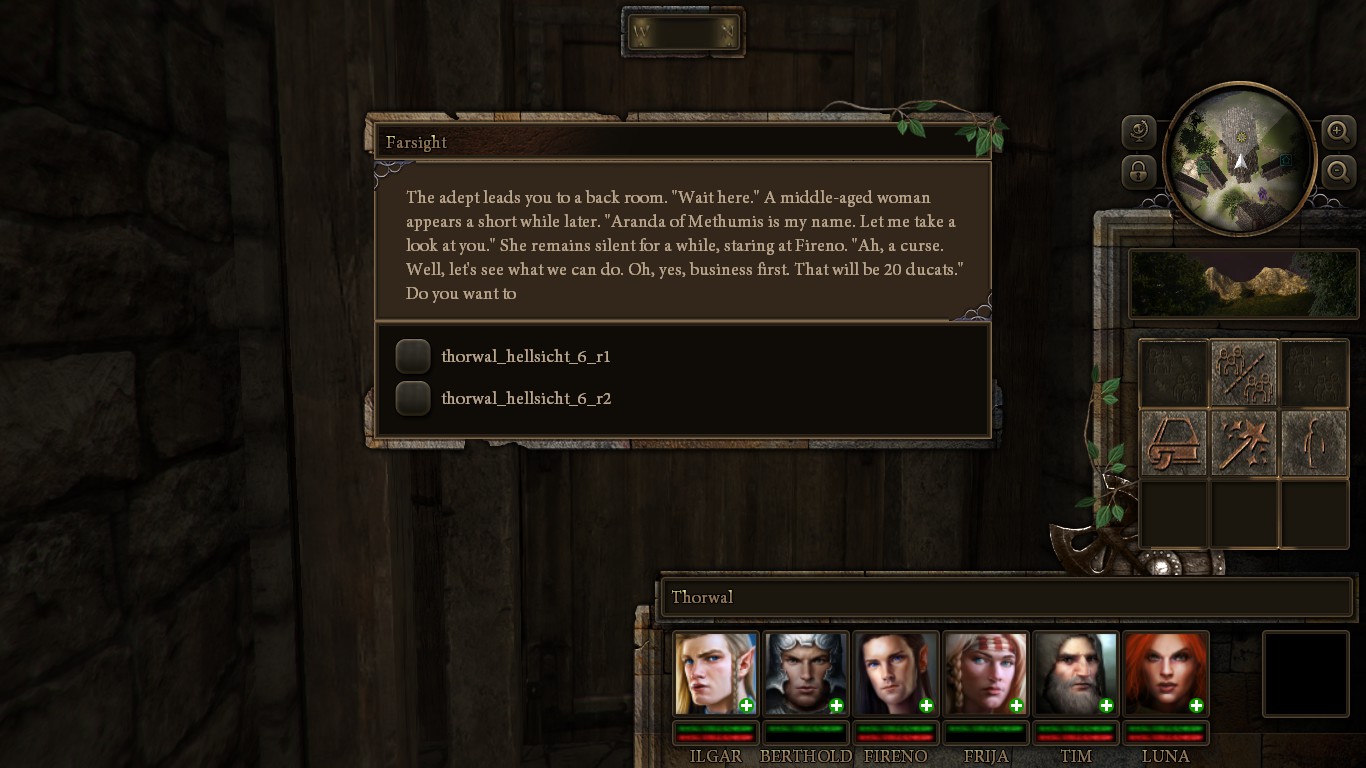Select Berthold's portrait
The image size is (1366, 768).
806,673
